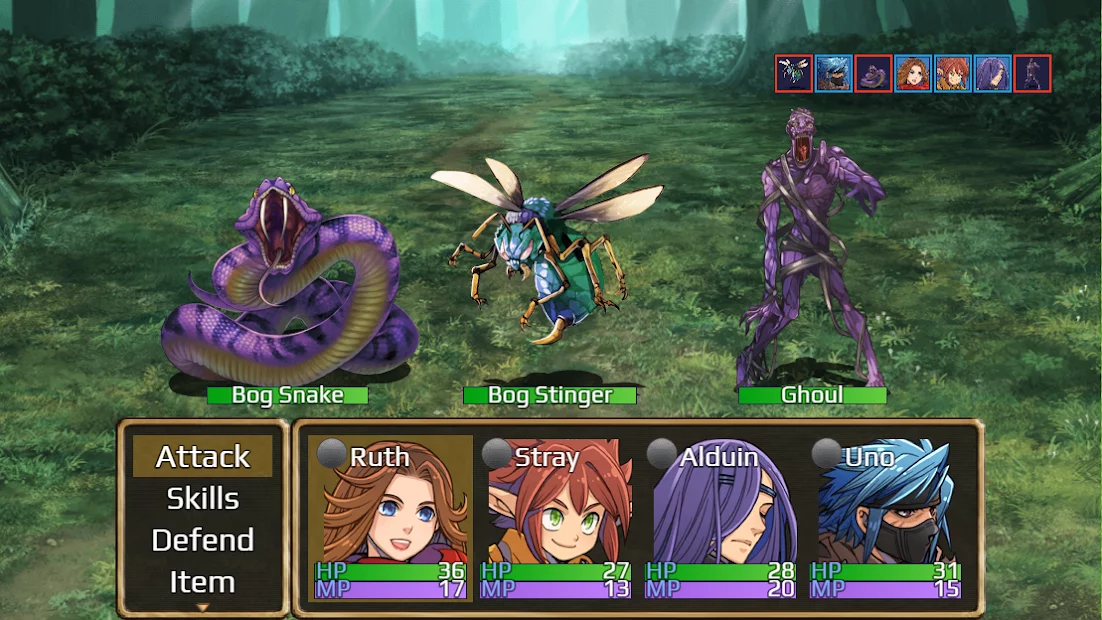Select Stray's turn-order icon
This screenshot has height=620, width=1102.
953,74
